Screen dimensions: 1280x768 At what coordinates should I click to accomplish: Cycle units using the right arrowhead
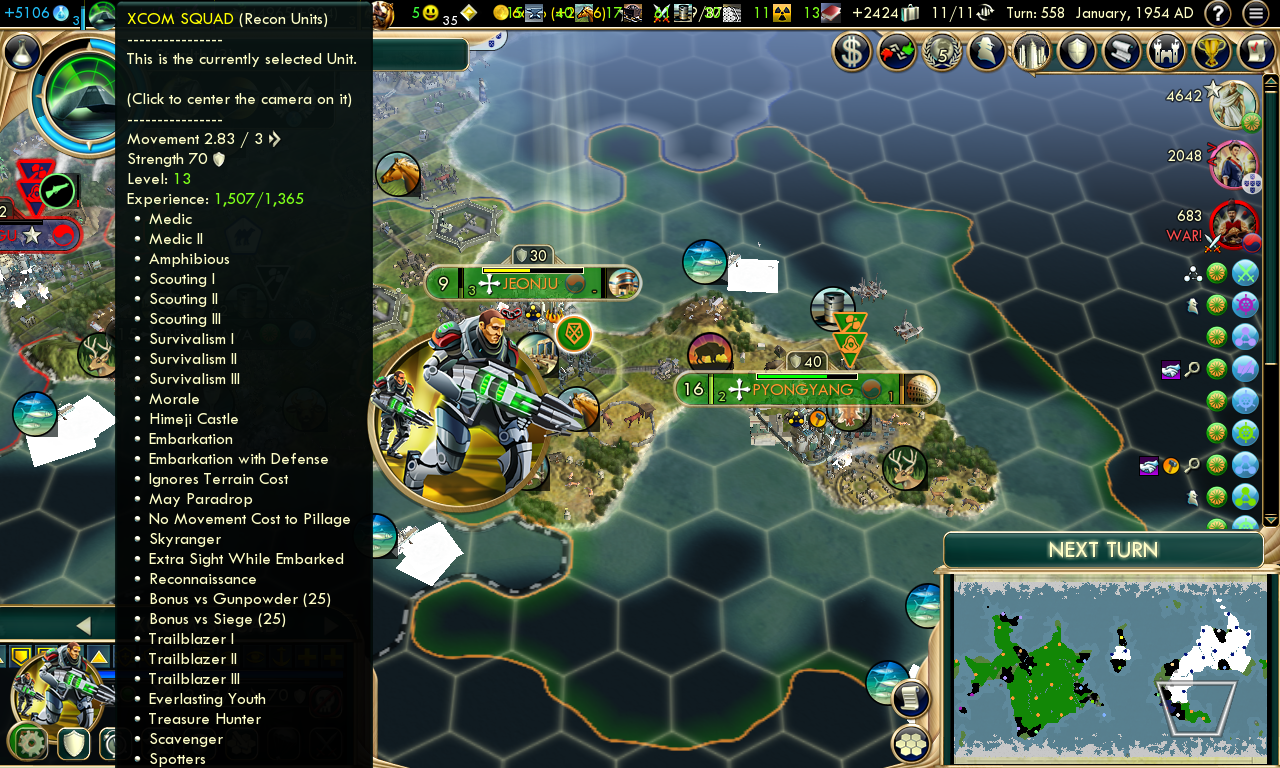[330, 627]
